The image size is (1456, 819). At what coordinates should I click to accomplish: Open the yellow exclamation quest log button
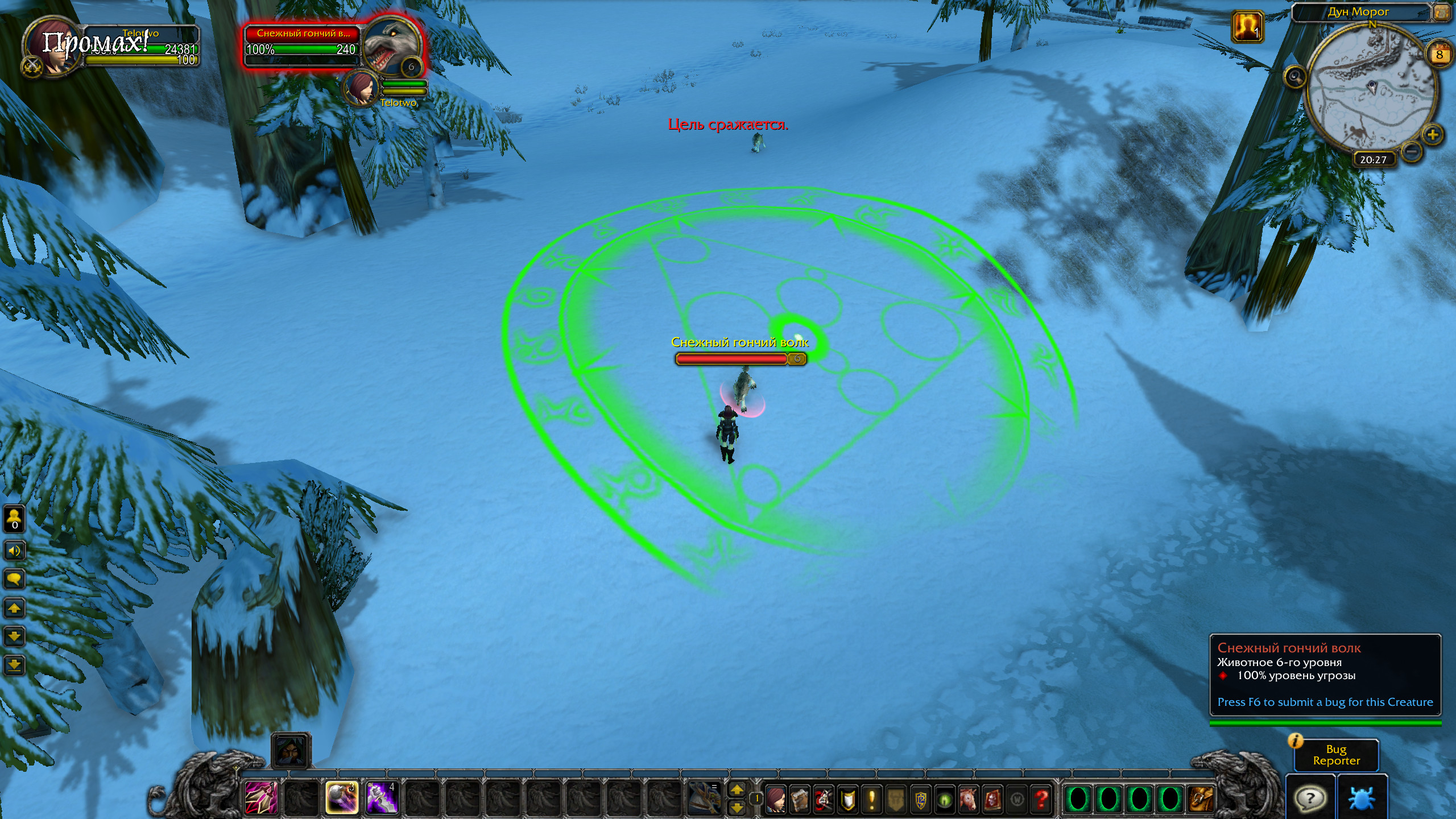click(872, 800)
